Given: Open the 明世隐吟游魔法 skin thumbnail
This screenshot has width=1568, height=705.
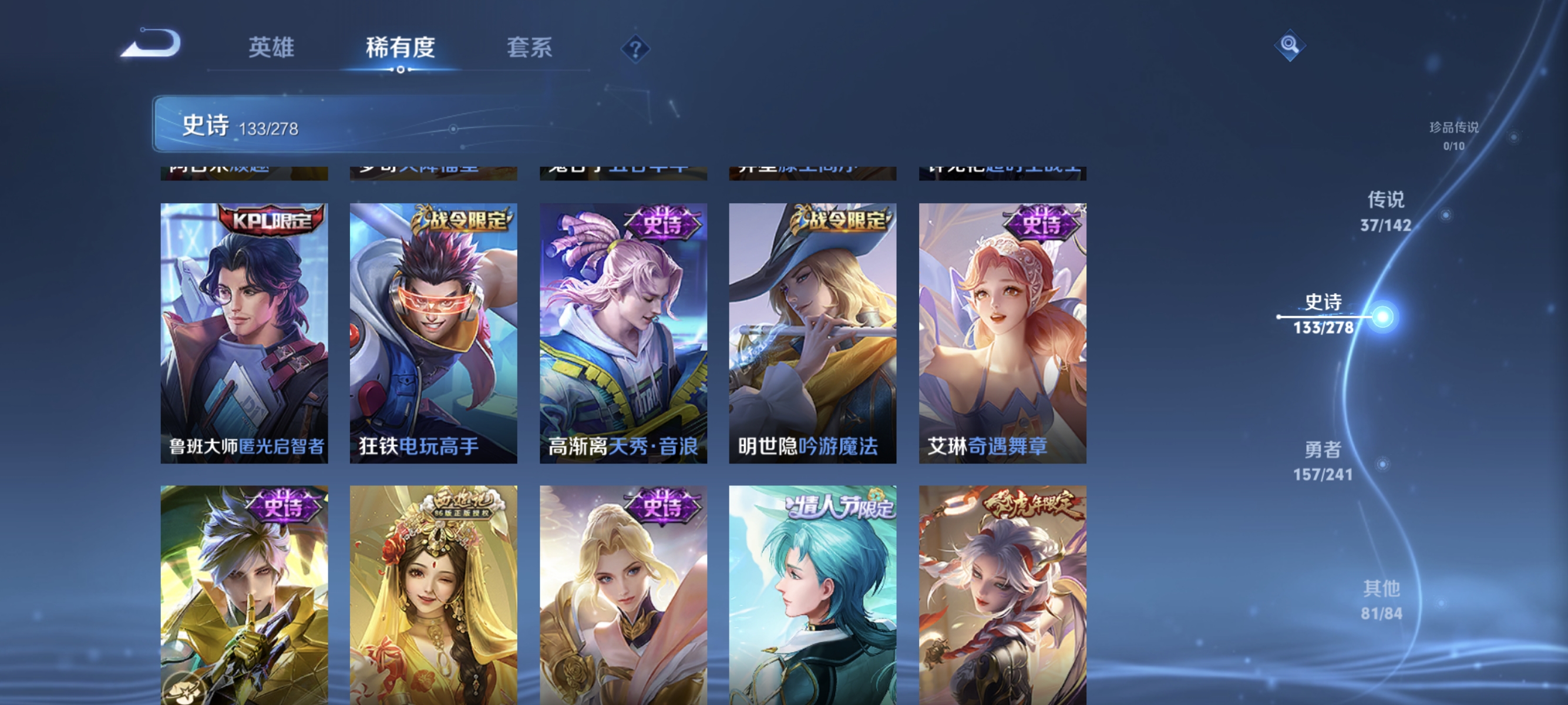Looking at the screenshot, I should pos(813,335).
